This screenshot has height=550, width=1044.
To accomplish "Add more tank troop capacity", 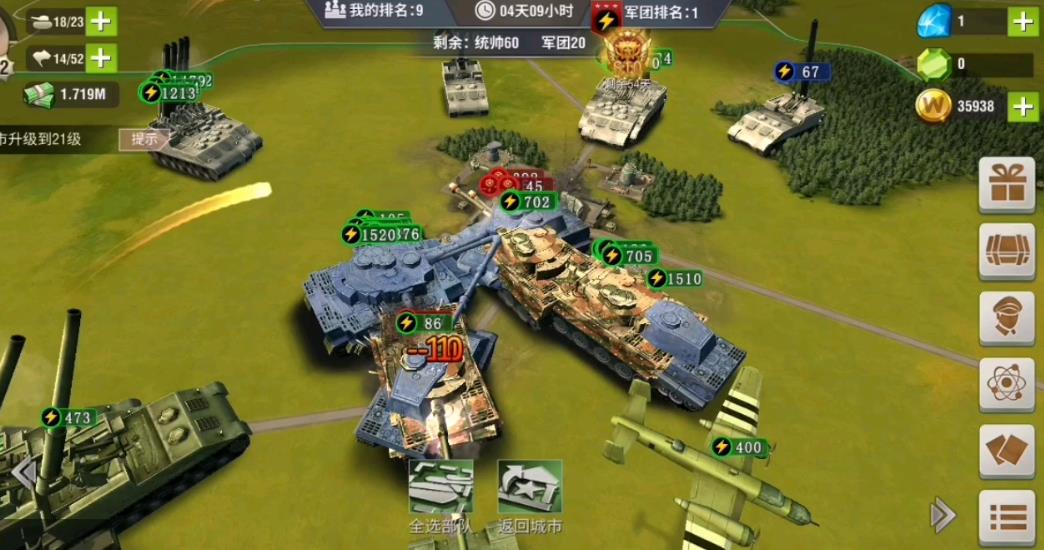I will (101, 20).
